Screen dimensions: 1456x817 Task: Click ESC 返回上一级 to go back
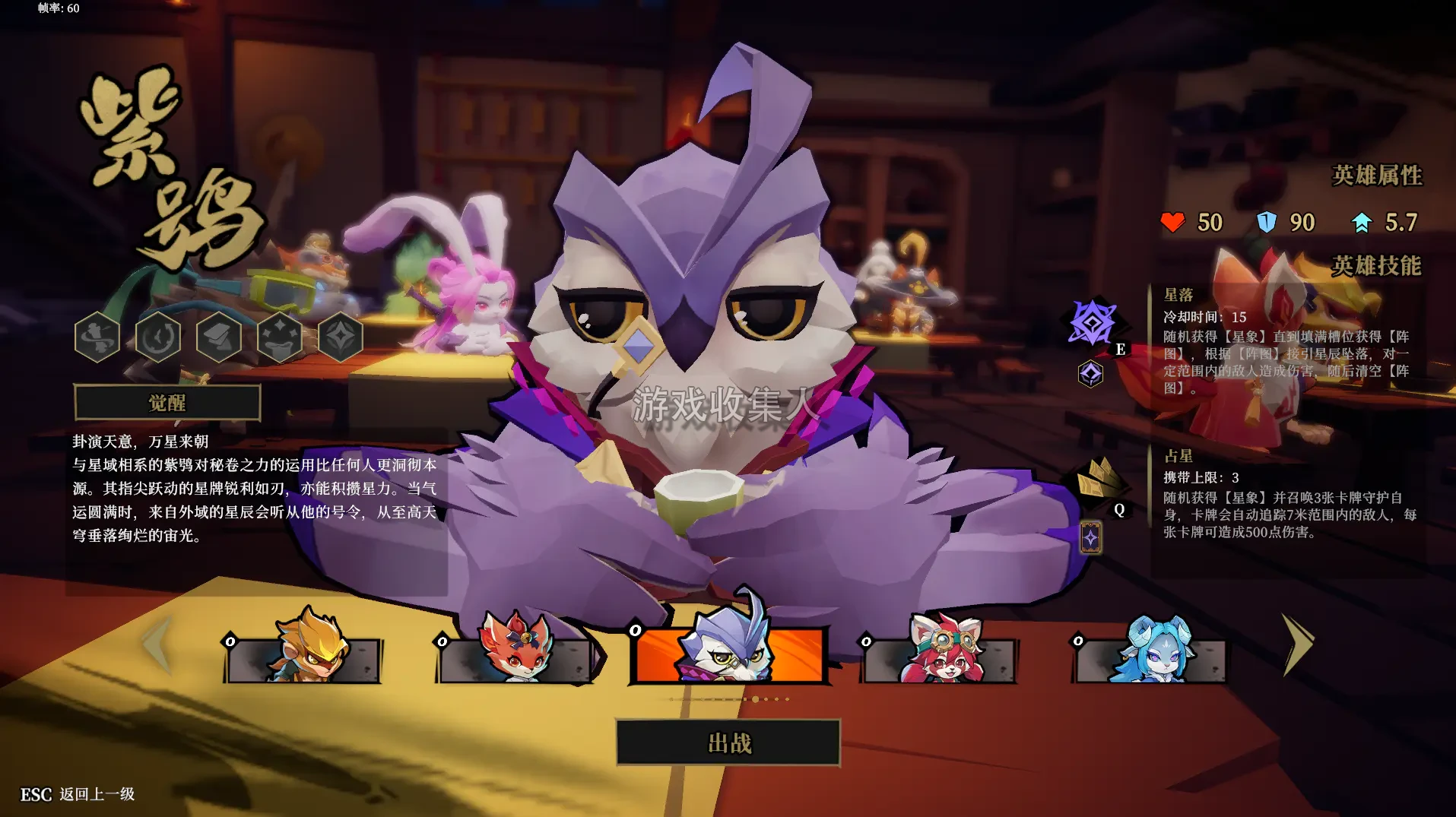pos(76,793)
